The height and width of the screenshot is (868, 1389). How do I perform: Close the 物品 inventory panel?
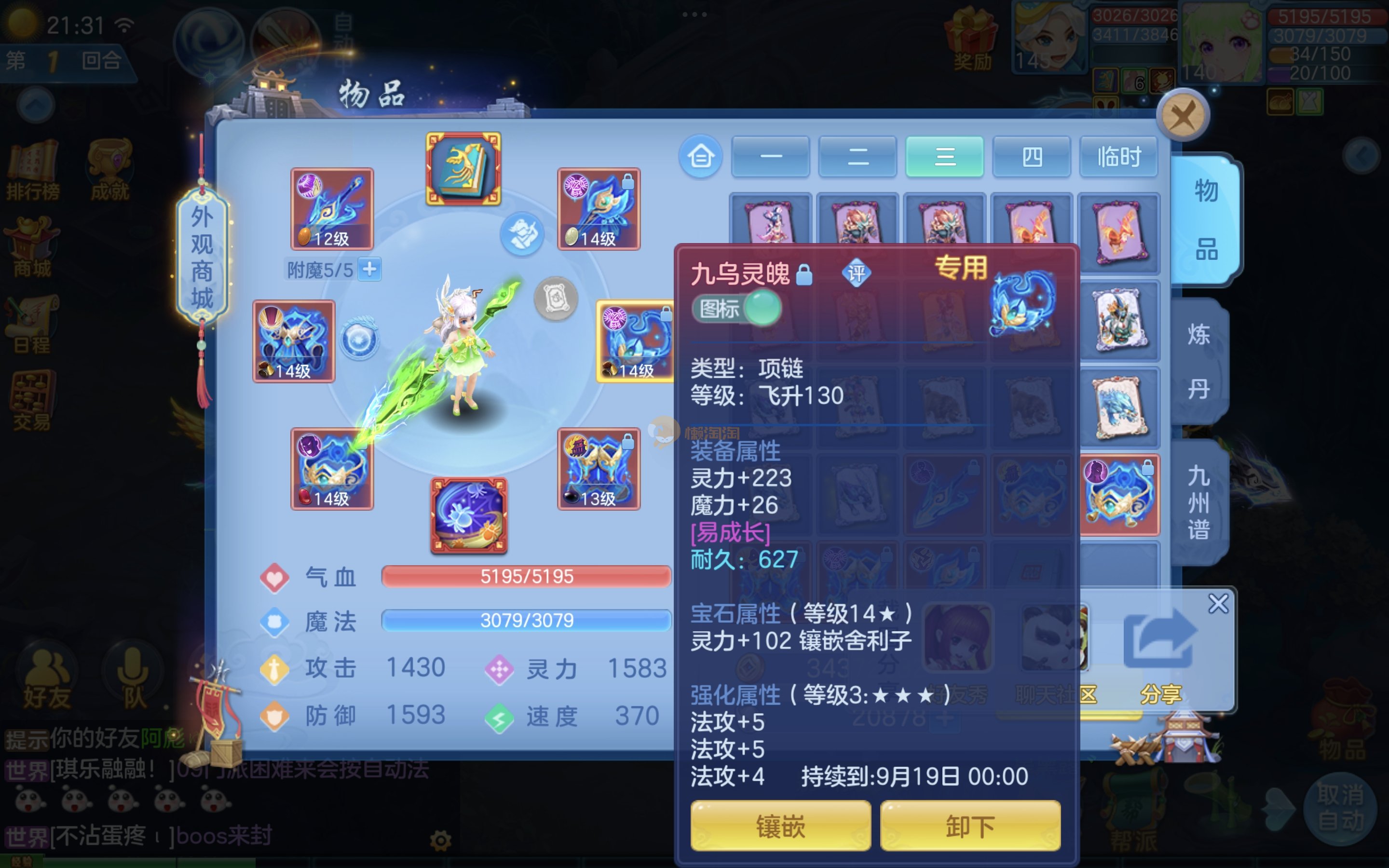click(x=1183, y=115)
